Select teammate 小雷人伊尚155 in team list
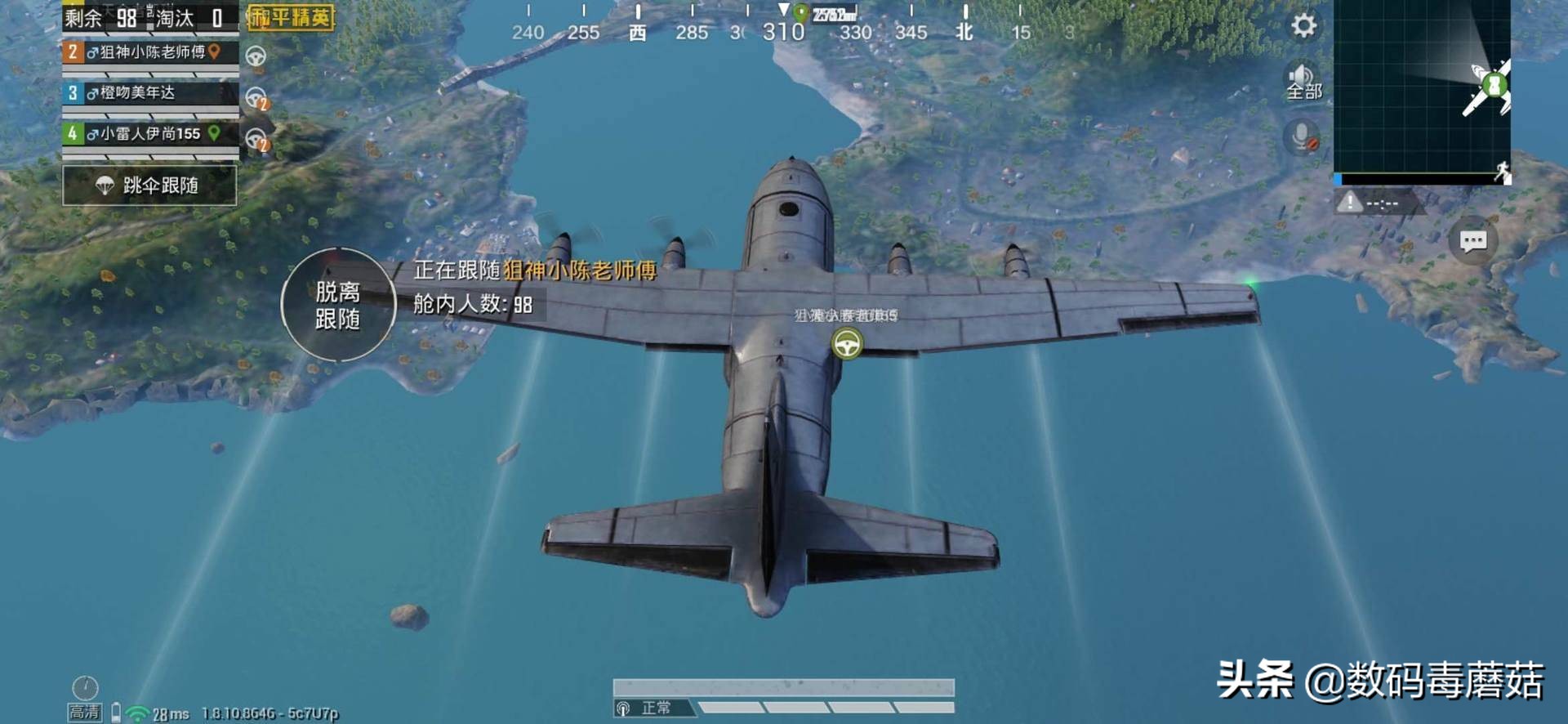The height and width of the screenshot is (724, 1568). coord(151,133)
